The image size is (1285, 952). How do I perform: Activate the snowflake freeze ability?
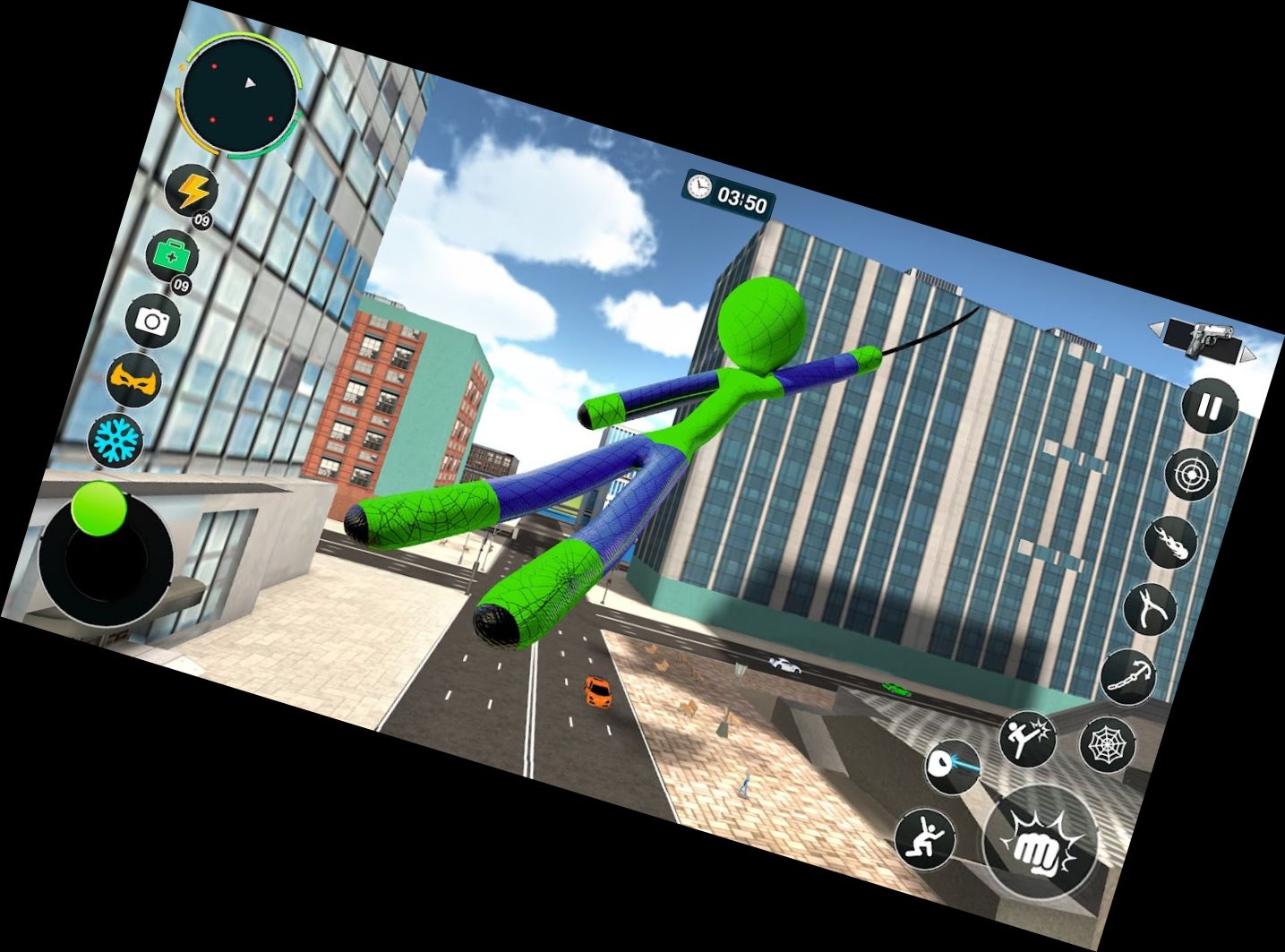point(115,438)
